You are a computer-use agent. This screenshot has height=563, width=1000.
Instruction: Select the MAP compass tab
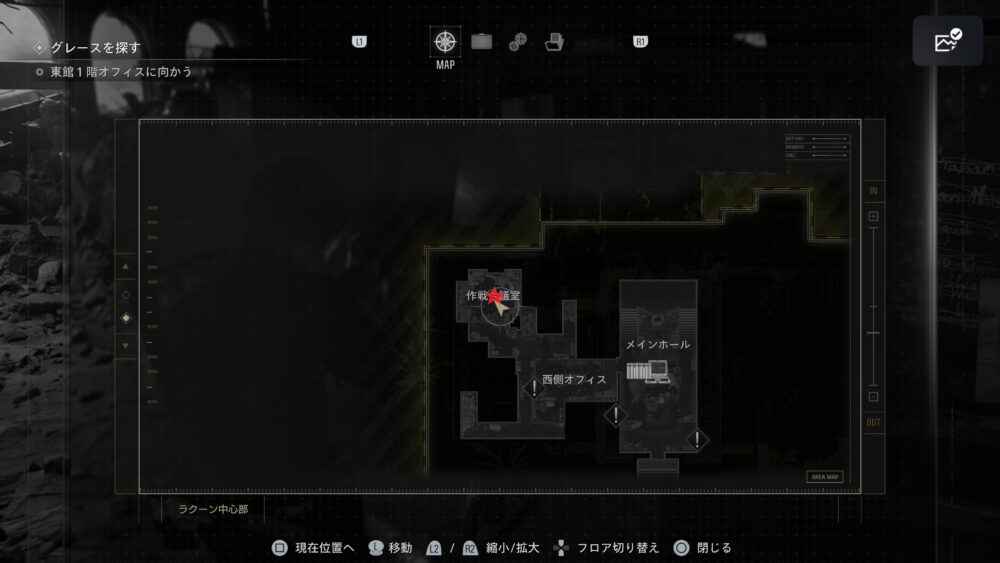(x=445, y=43)
